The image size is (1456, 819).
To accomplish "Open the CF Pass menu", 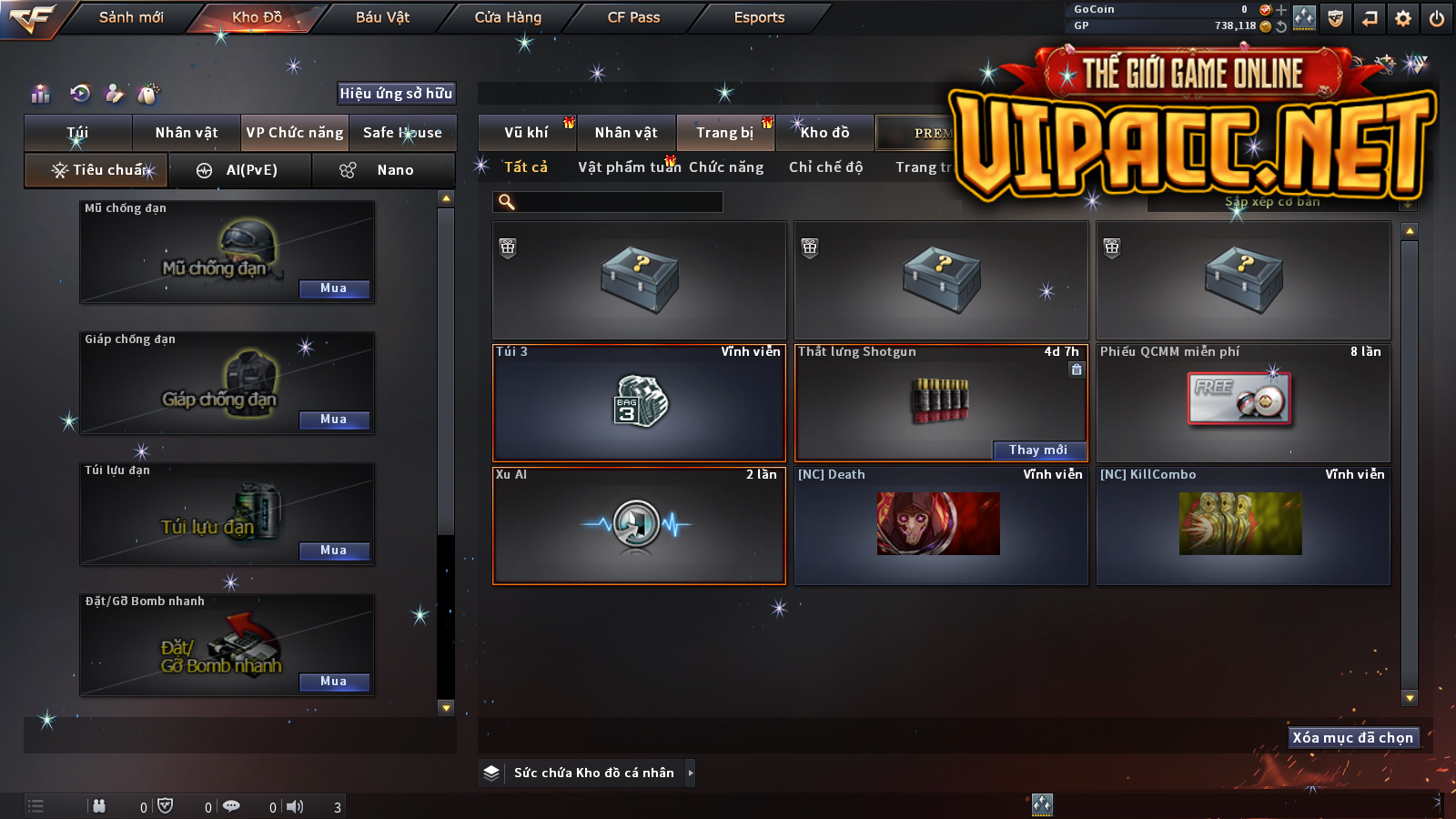I will pyautogui.click(x=633, y=17).
